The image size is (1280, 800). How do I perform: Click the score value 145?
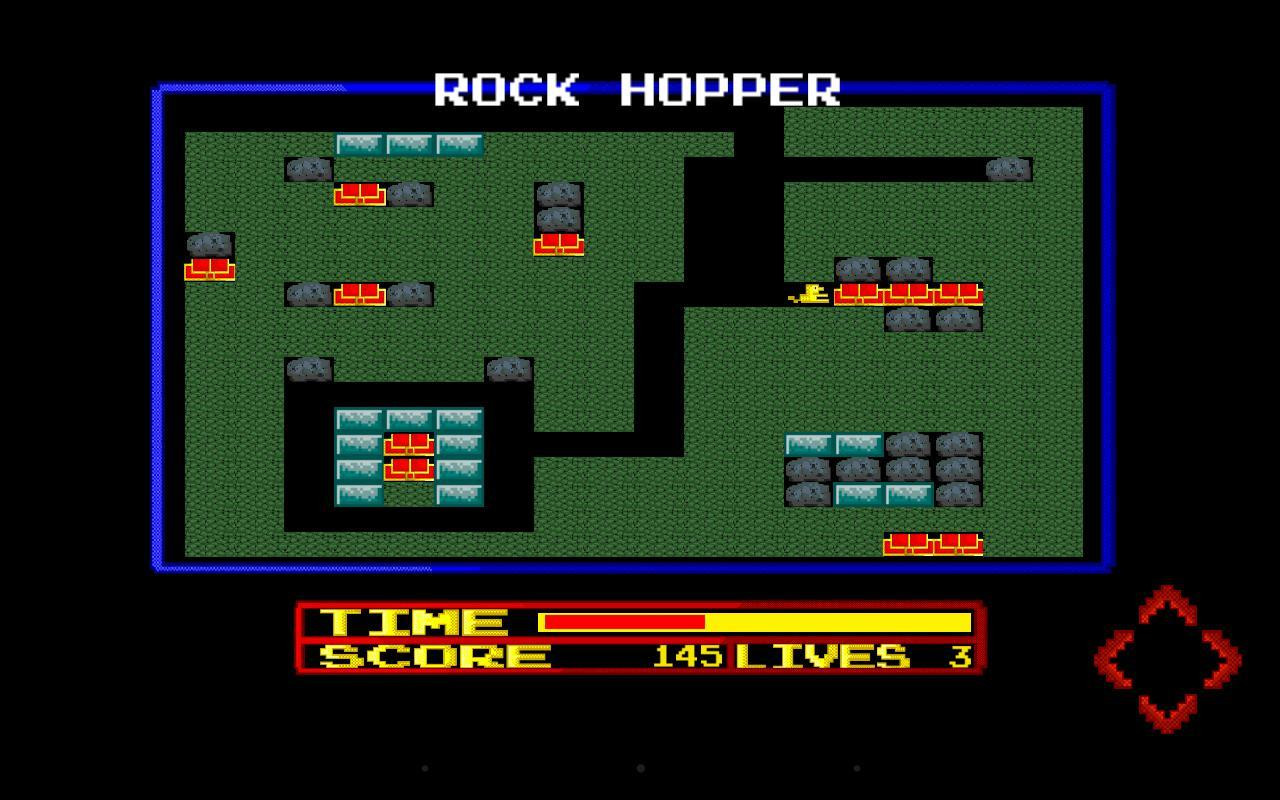[x=686, y=657]
